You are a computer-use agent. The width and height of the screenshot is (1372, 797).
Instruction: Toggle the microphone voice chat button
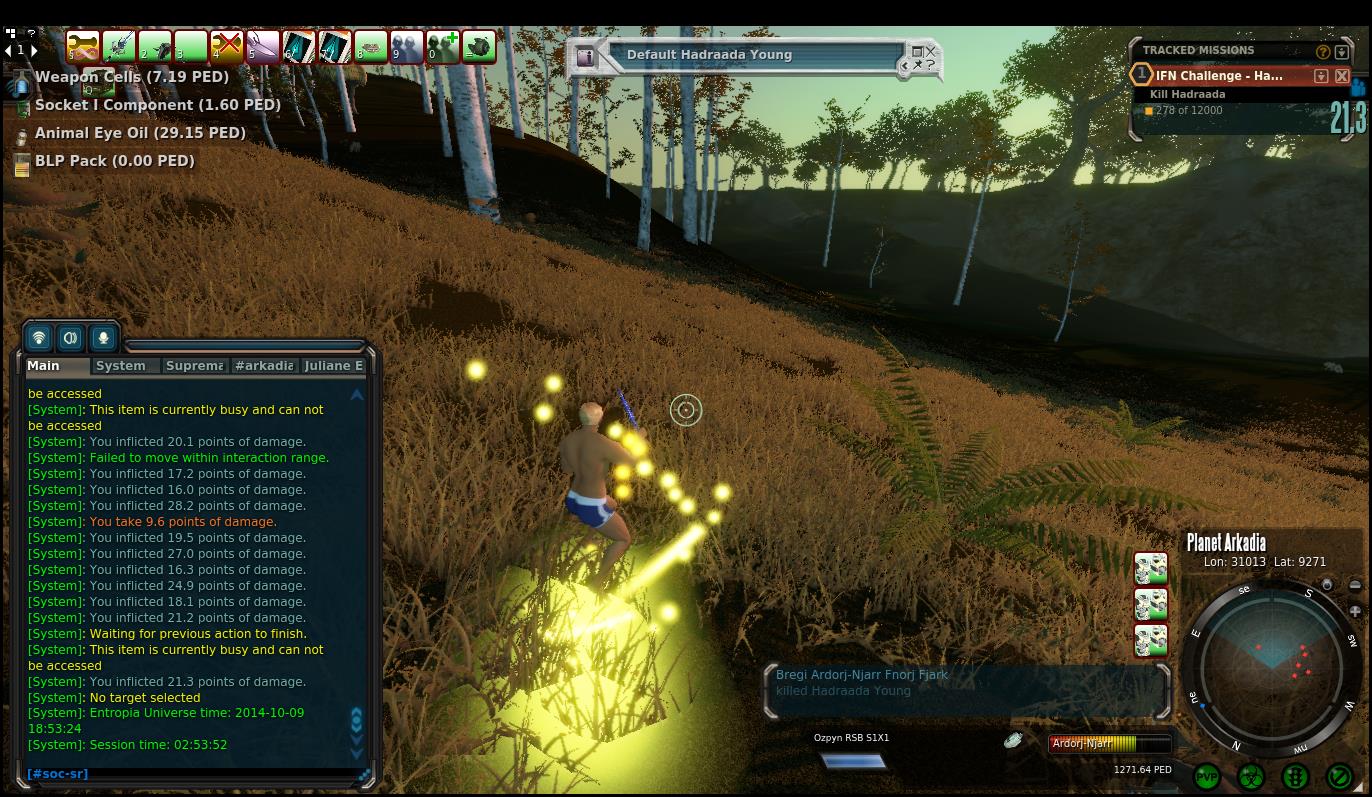pyautogui.click(x=103, y=338)
